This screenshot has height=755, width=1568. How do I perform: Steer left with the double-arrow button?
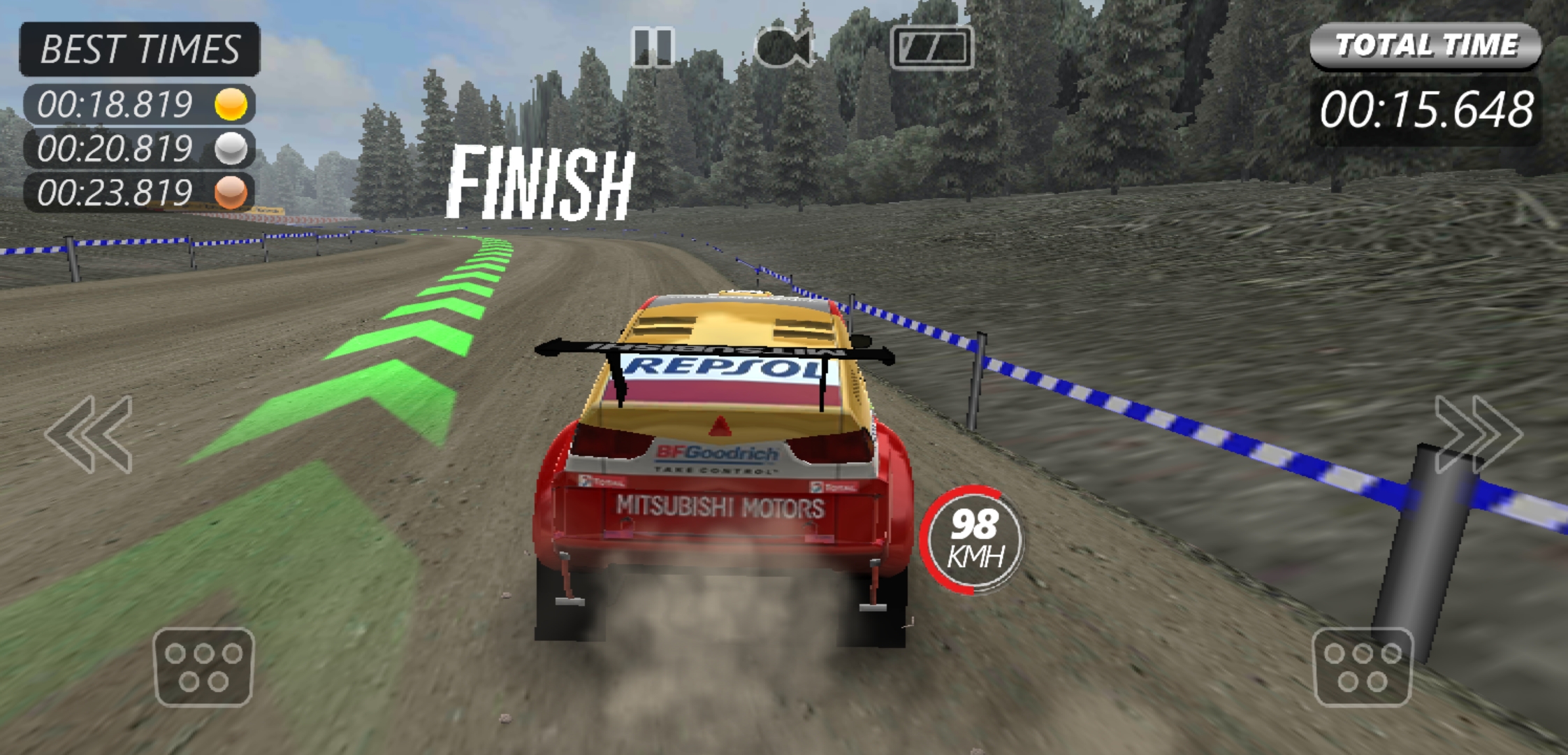(89, 434)
